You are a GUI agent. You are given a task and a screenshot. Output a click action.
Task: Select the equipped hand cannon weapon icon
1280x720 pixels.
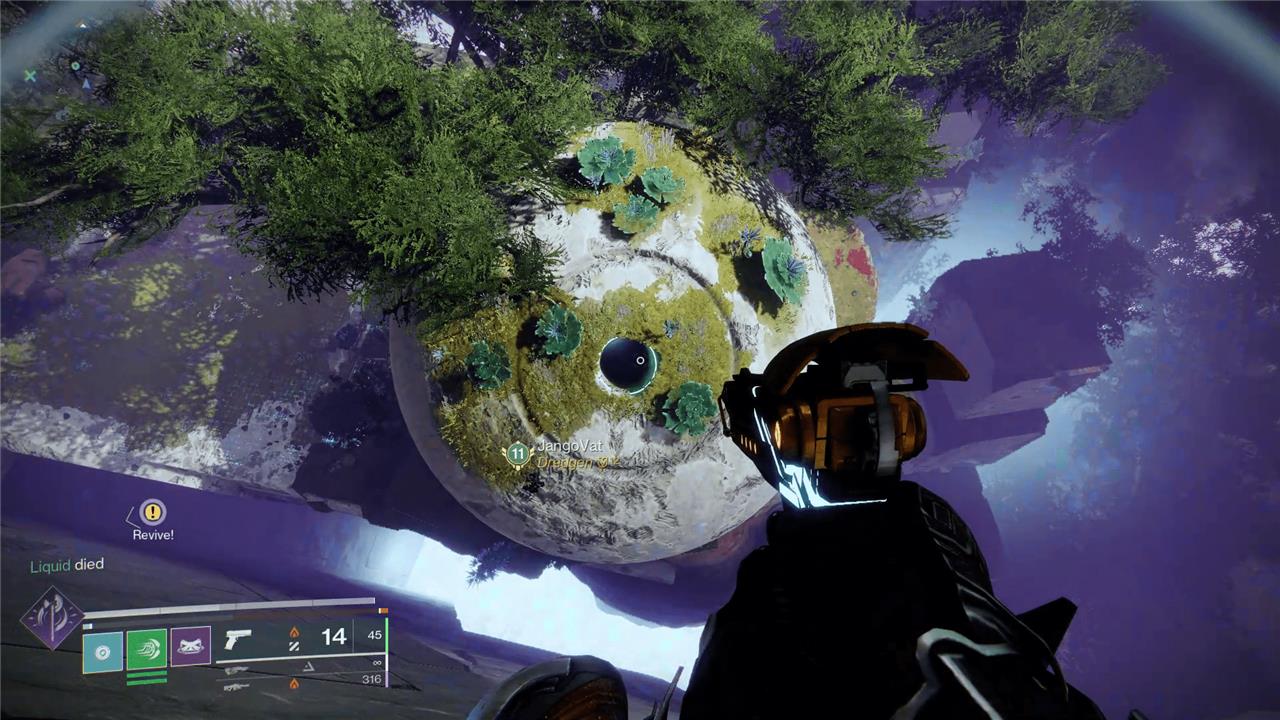pyautogui.click(x=238, y=639)
